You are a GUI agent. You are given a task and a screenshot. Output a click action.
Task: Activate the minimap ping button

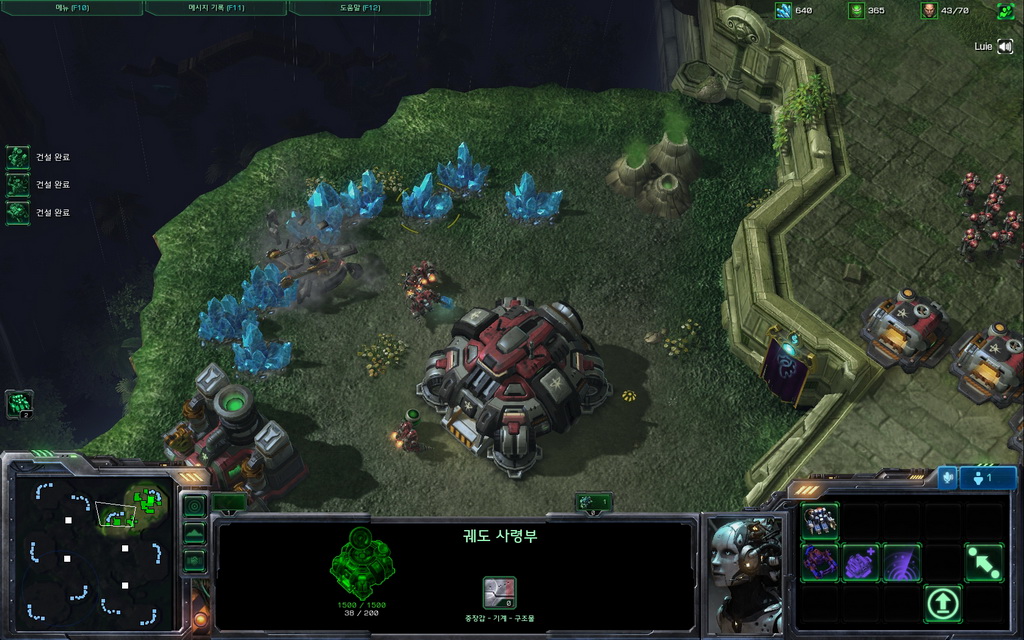click(194, 506)
